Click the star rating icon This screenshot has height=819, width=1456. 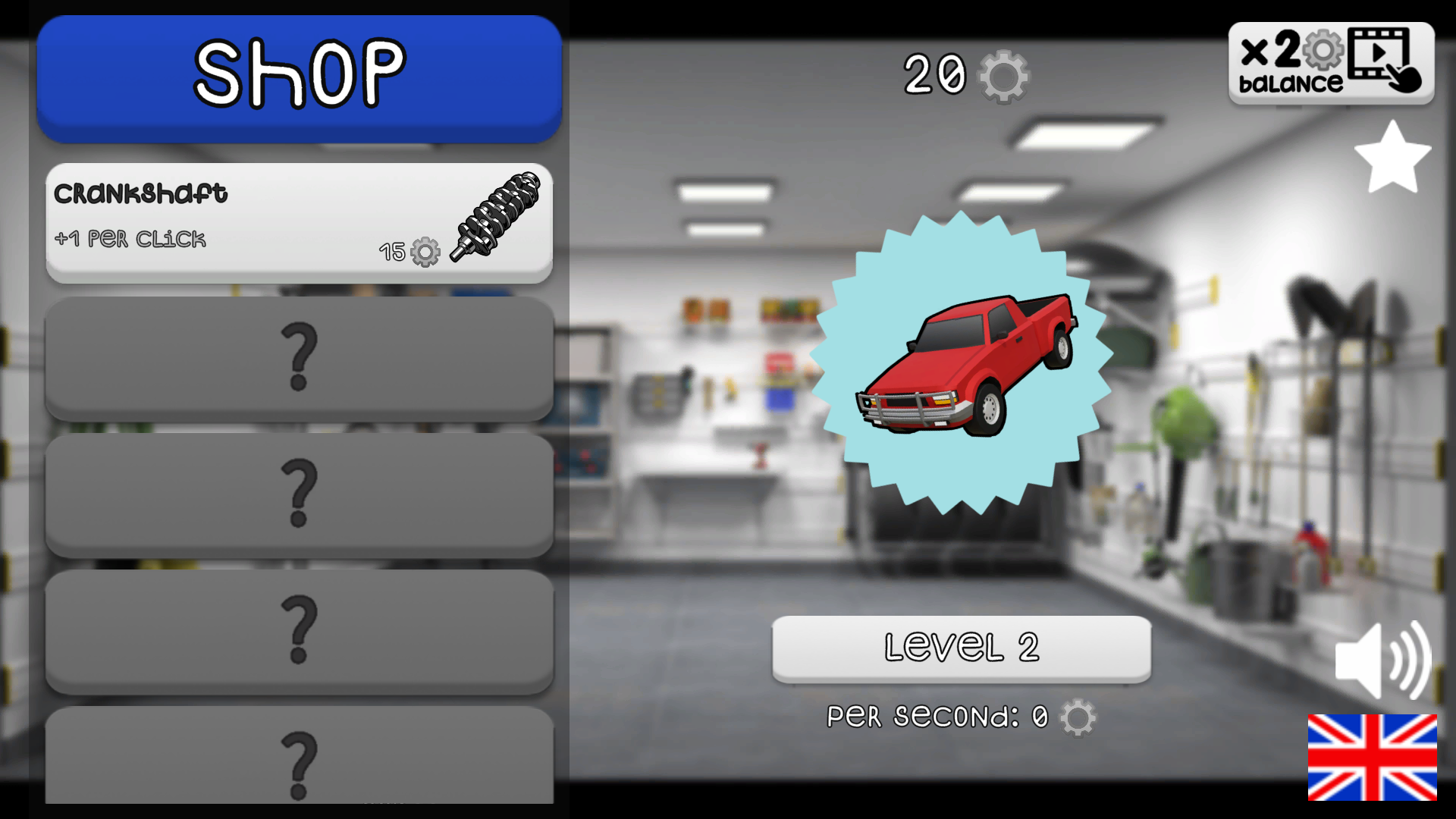tap(1394, 157)
